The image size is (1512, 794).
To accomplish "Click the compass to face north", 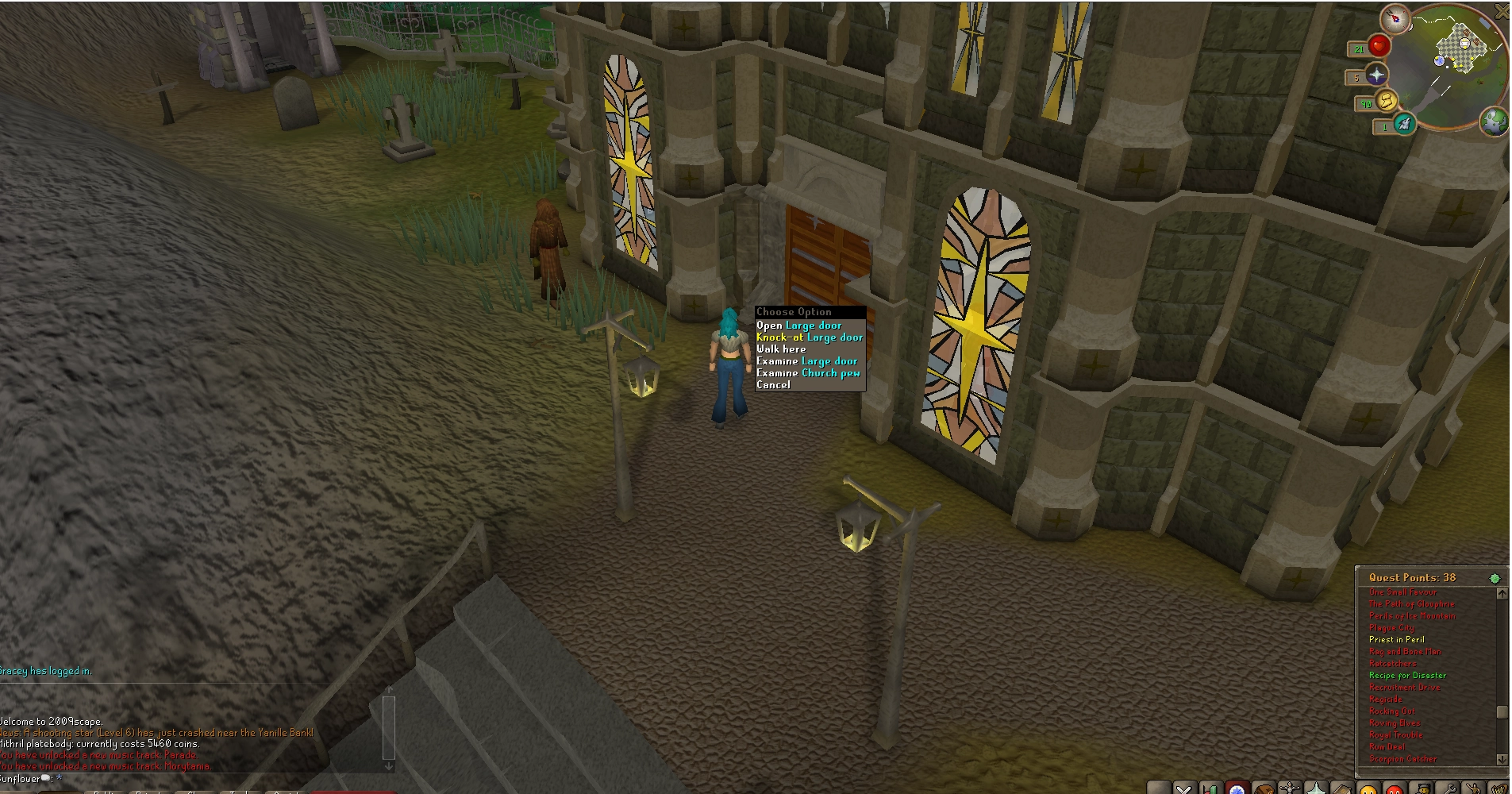I will [x=1395, y=18].
